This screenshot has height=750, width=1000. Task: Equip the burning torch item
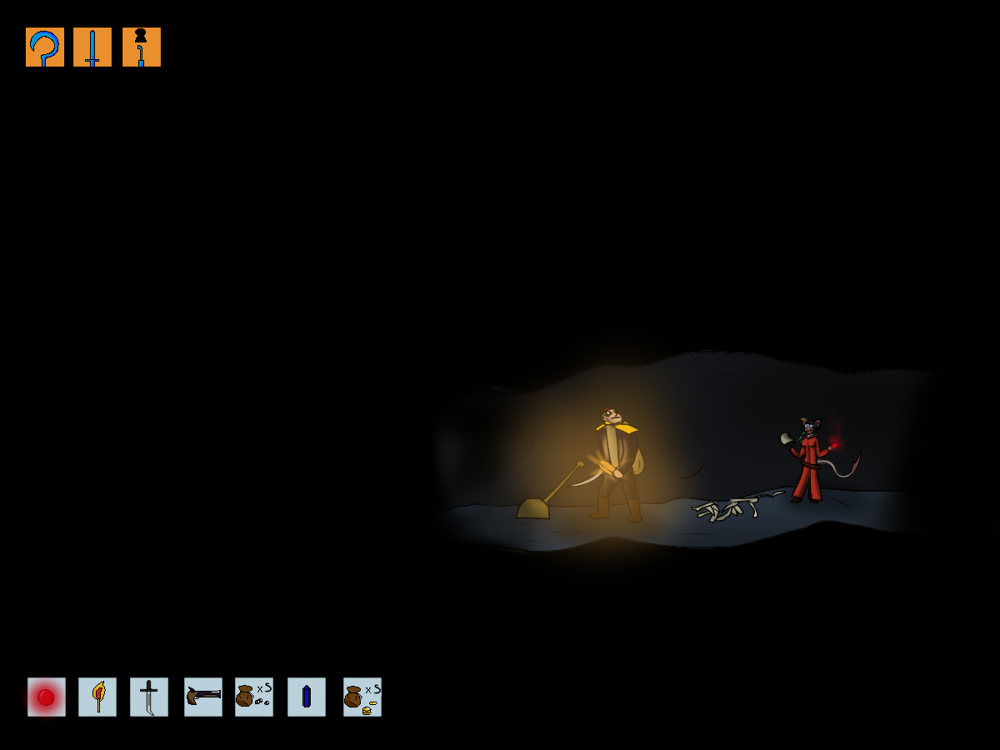pyautogui.click(x=98, y=697)
